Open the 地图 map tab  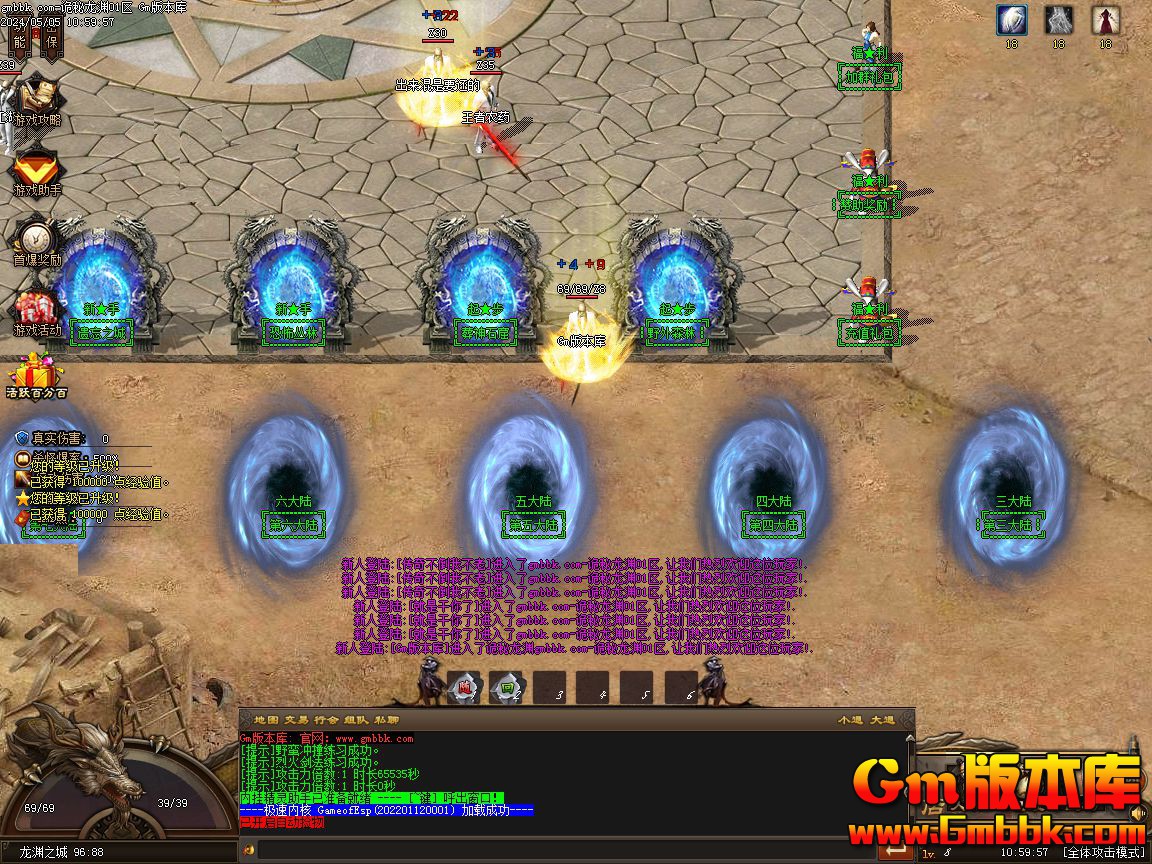point(266,719)
